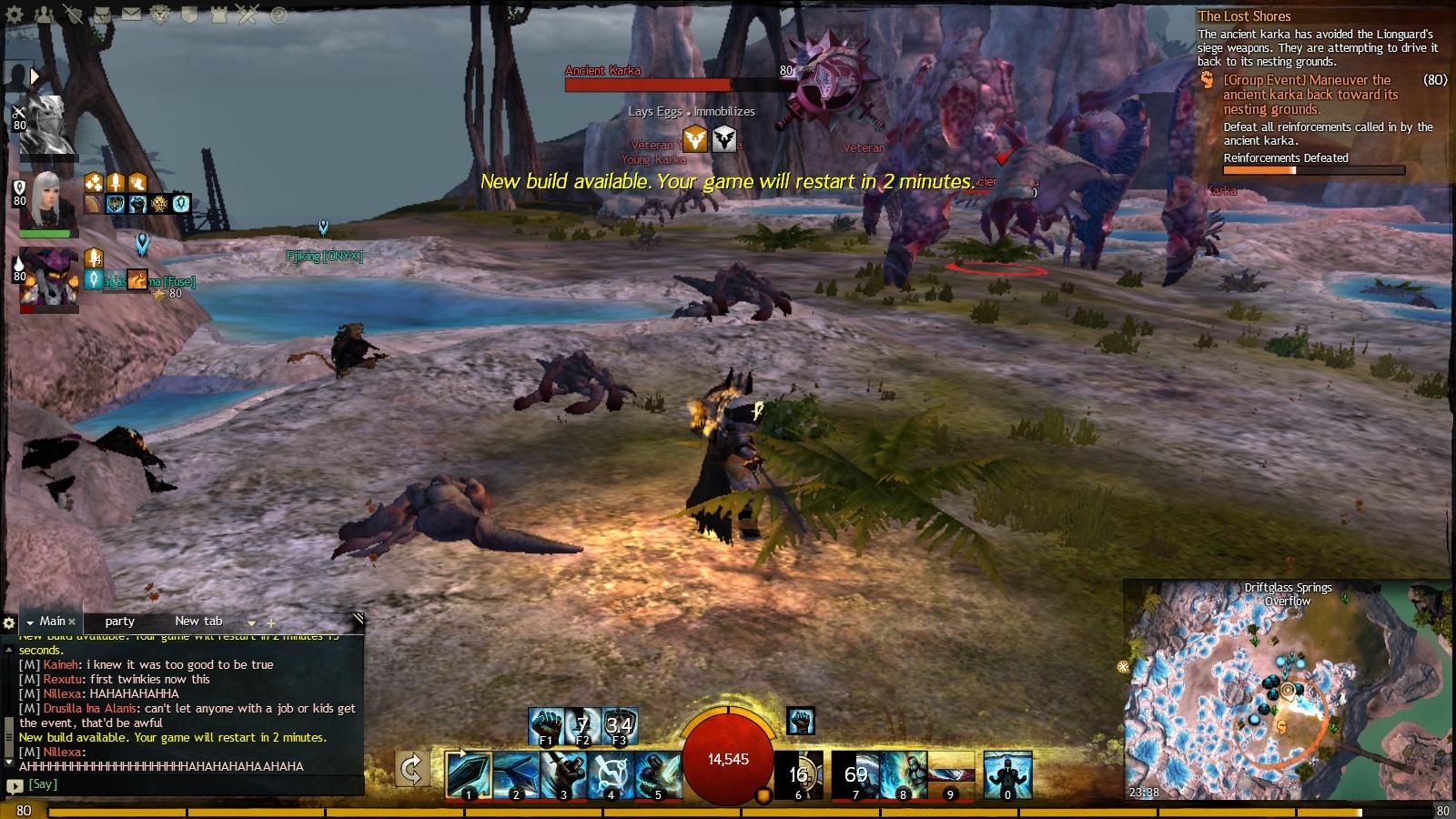Open the mail envelope icon
Viewport: 1456px width, 819px height.
(131, 15)
